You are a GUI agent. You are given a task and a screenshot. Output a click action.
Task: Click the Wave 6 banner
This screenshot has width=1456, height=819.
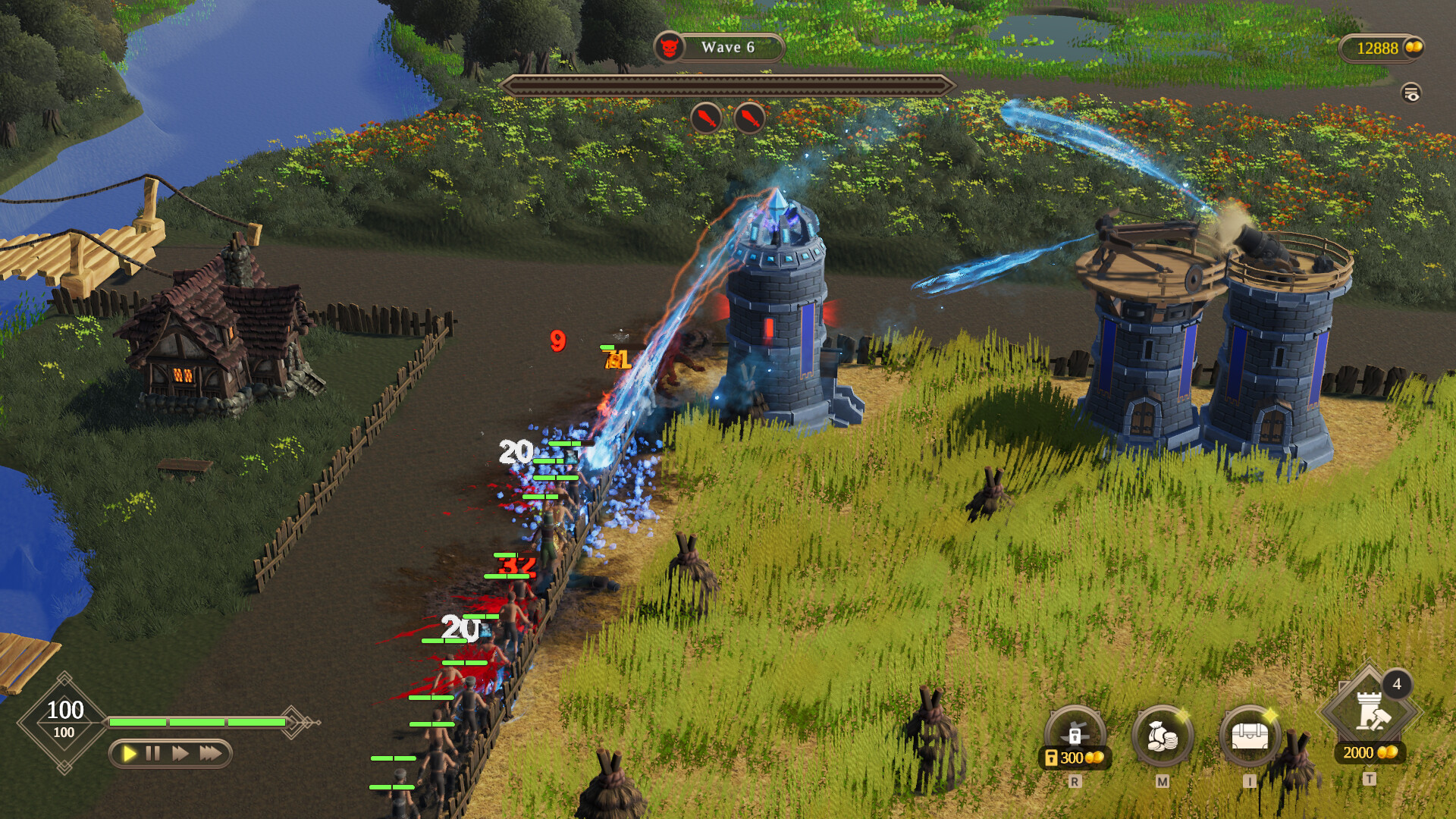click(x=730, y=48)
